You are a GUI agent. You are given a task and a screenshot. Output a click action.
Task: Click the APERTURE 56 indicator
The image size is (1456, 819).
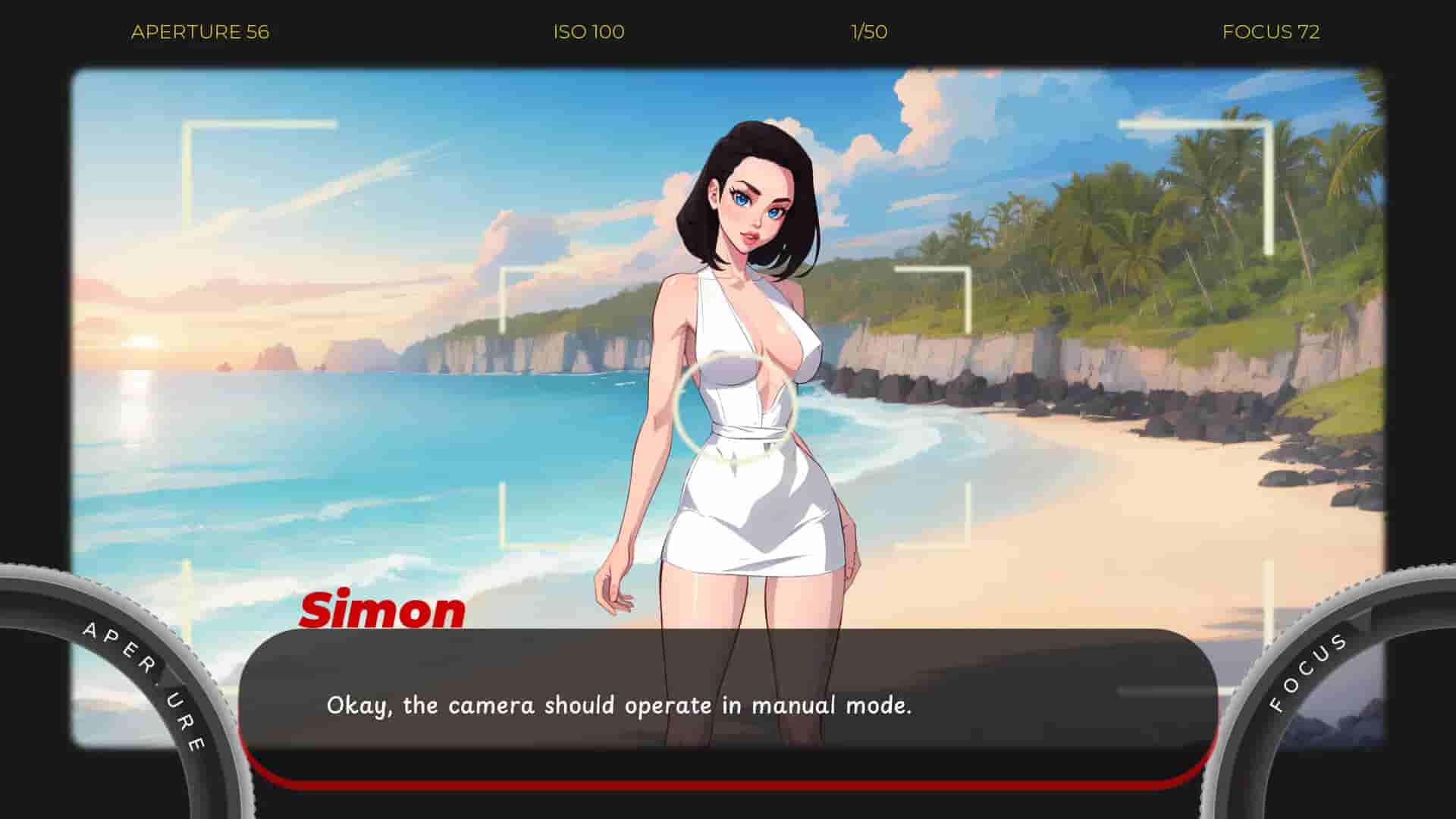click(199, 32)
